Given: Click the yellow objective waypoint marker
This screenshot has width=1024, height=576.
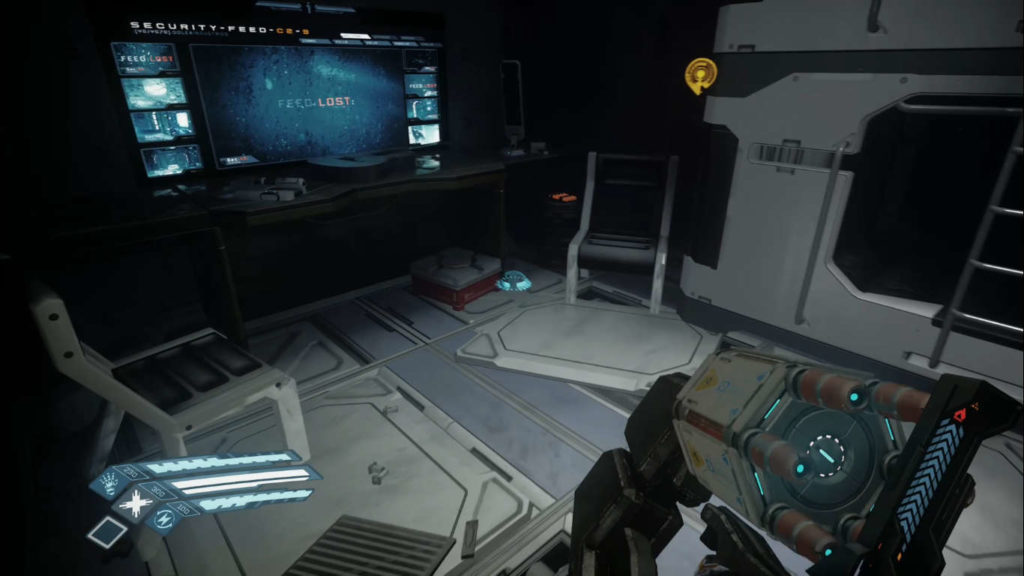Looking at the screenshot, I should (x=701, y=75).
